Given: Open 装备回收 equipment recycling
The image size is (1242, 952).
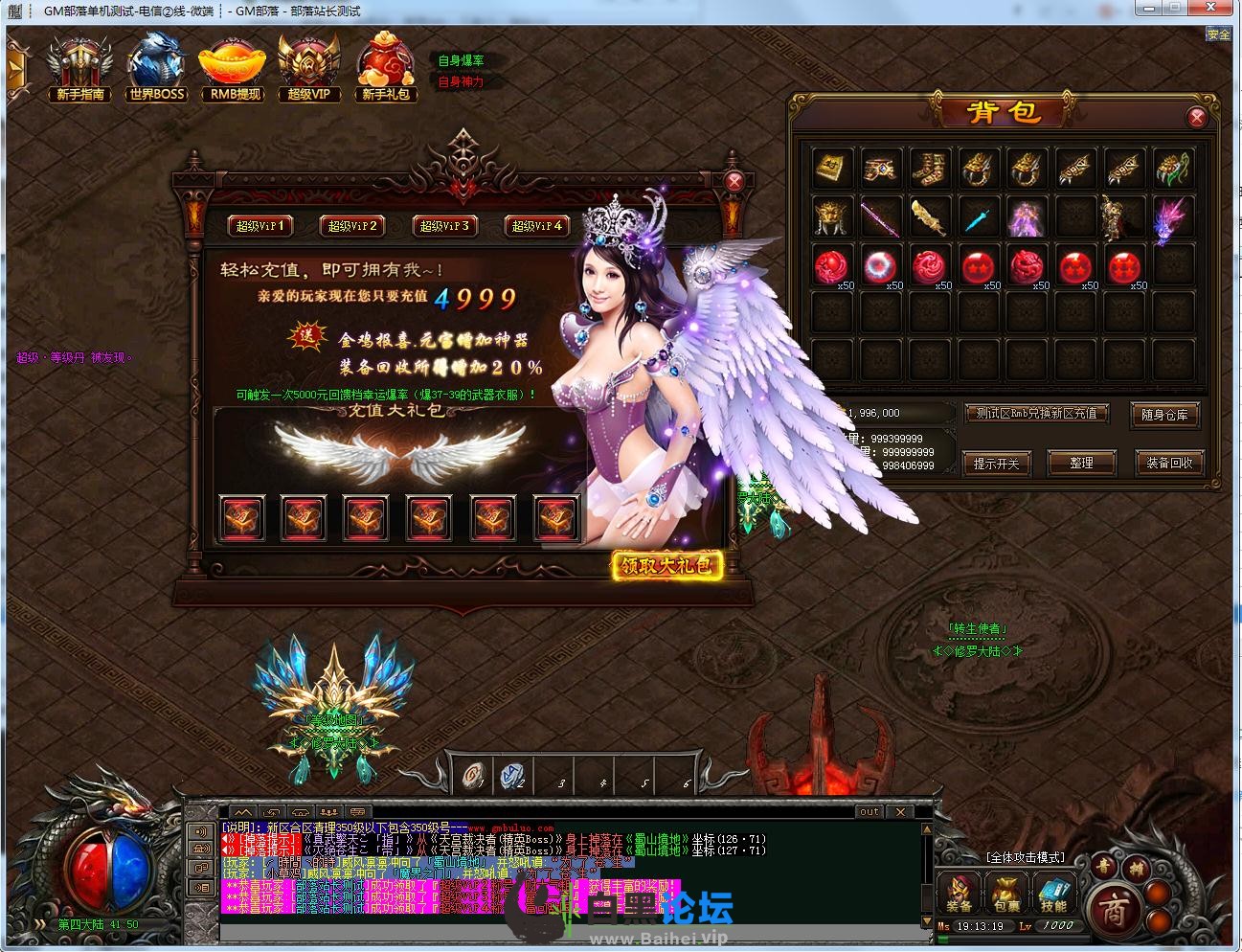Looking at the screenshot, I should (1168, 463).
